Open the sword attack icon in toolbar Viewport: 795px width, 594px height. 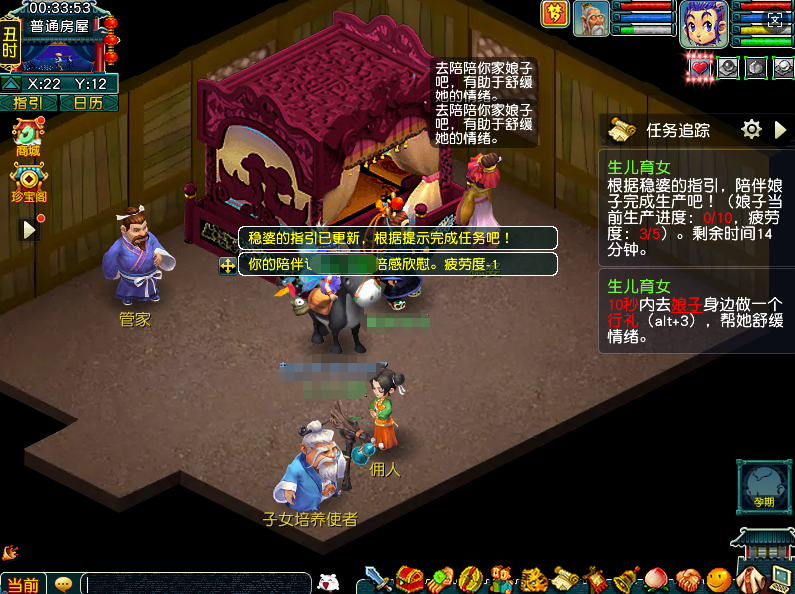(x=378, y=578)
